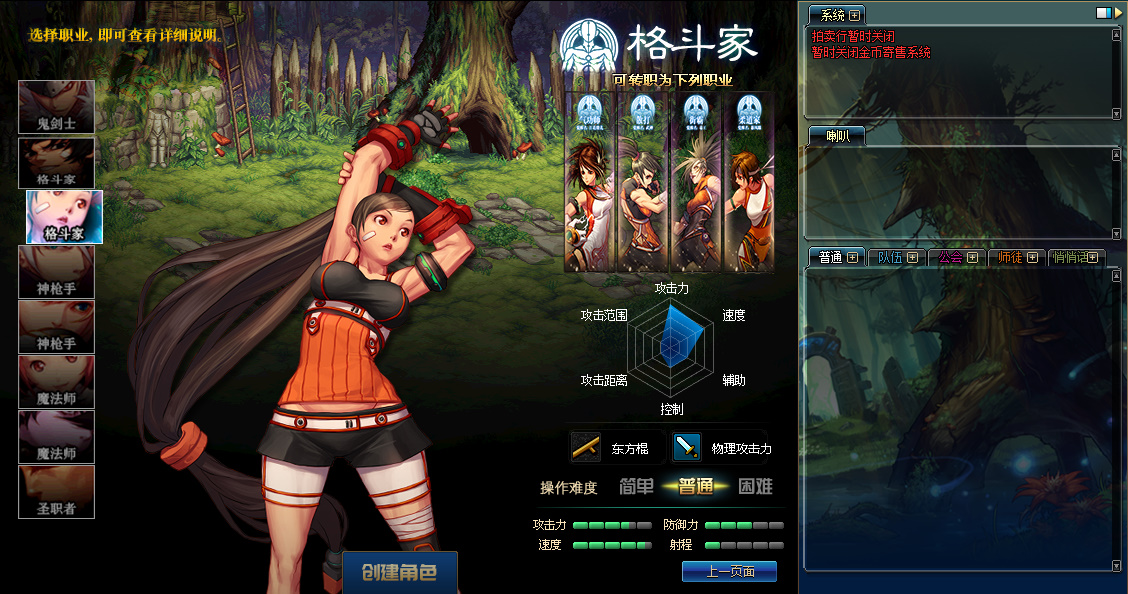Switch to the 悄悄话 whisper tab

1075,257
